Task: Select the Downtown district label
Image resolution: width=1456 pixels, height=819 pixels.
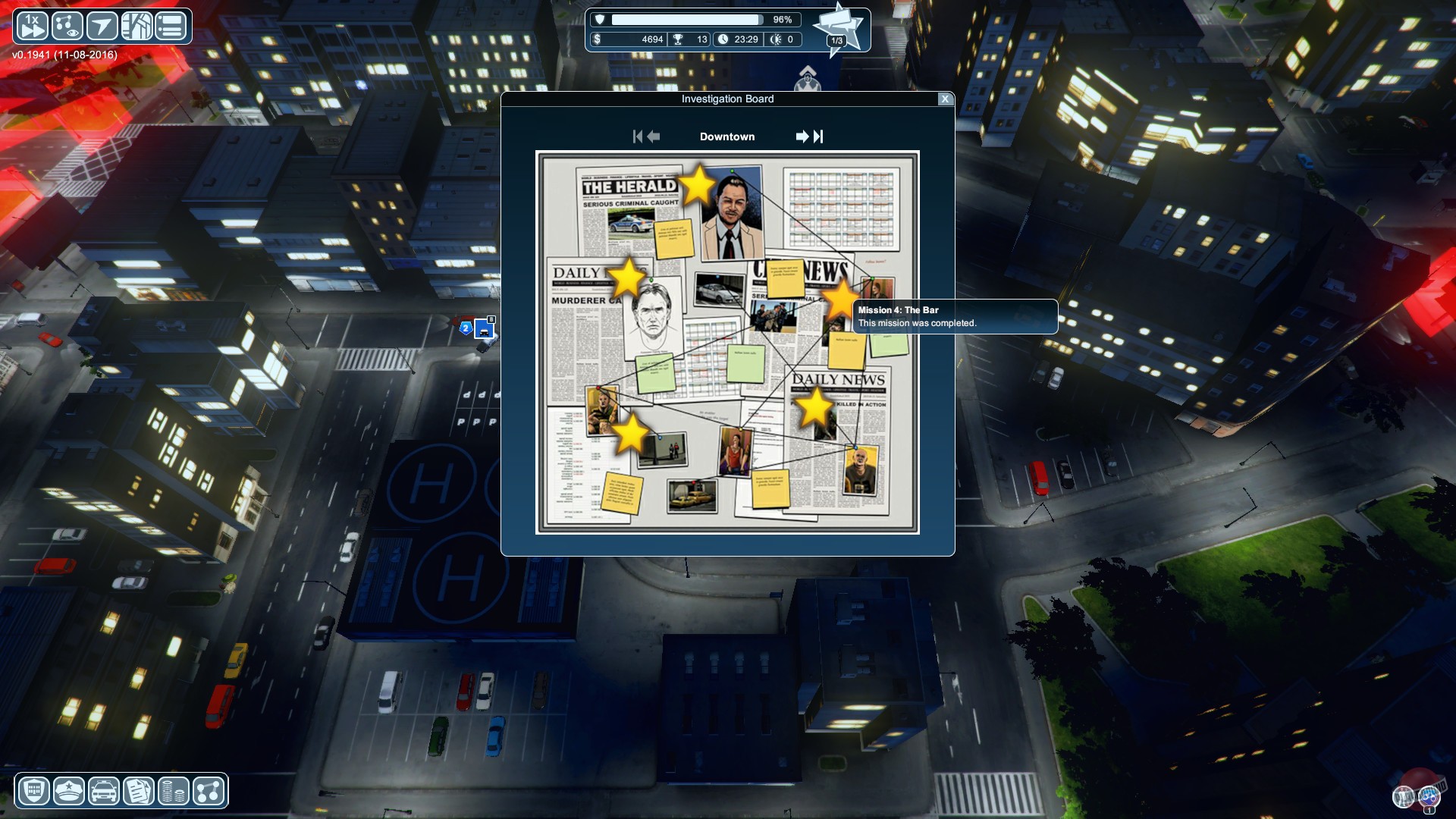Action: (x=727, y=136)
